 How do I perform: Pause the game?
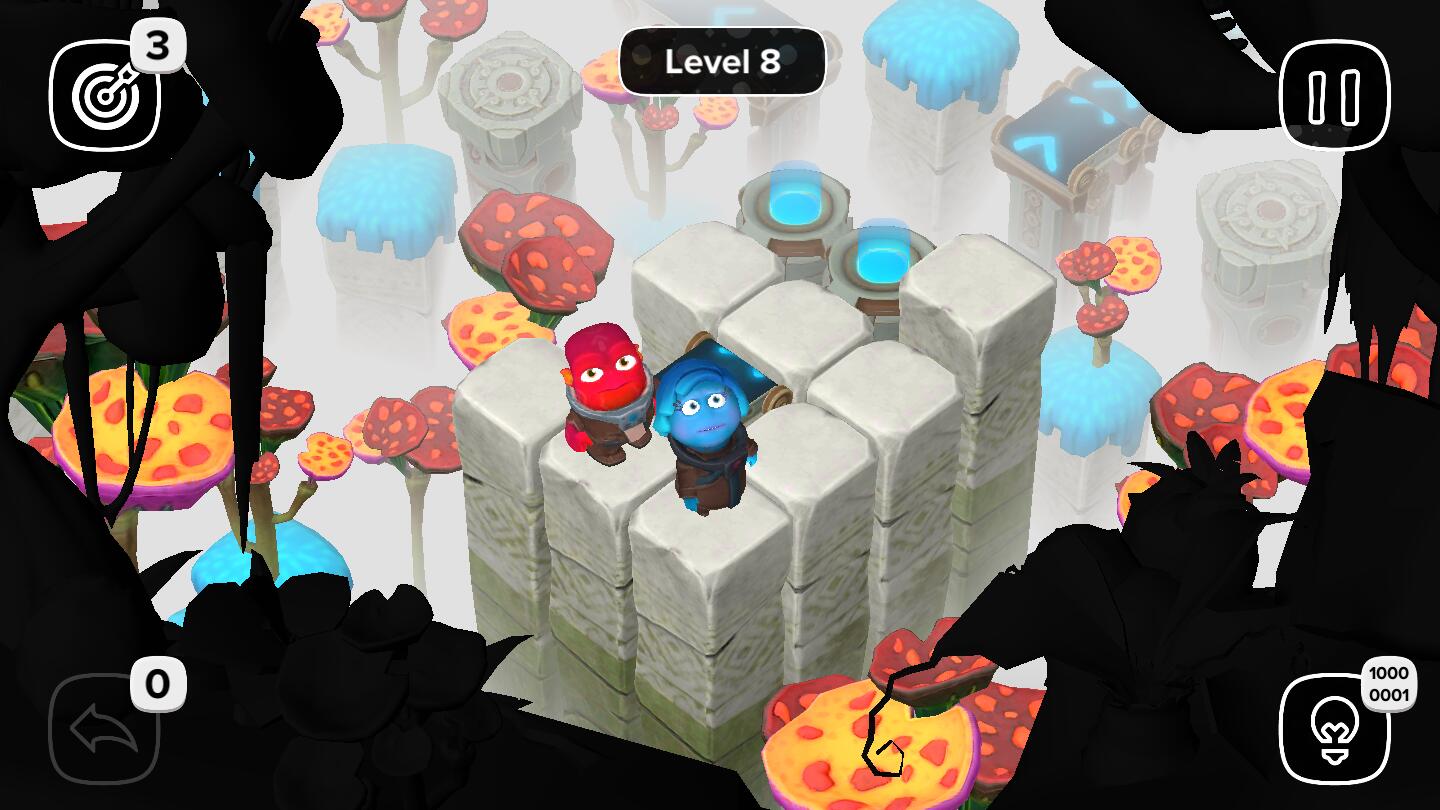pyautogui.click(x=1333, y=92)
